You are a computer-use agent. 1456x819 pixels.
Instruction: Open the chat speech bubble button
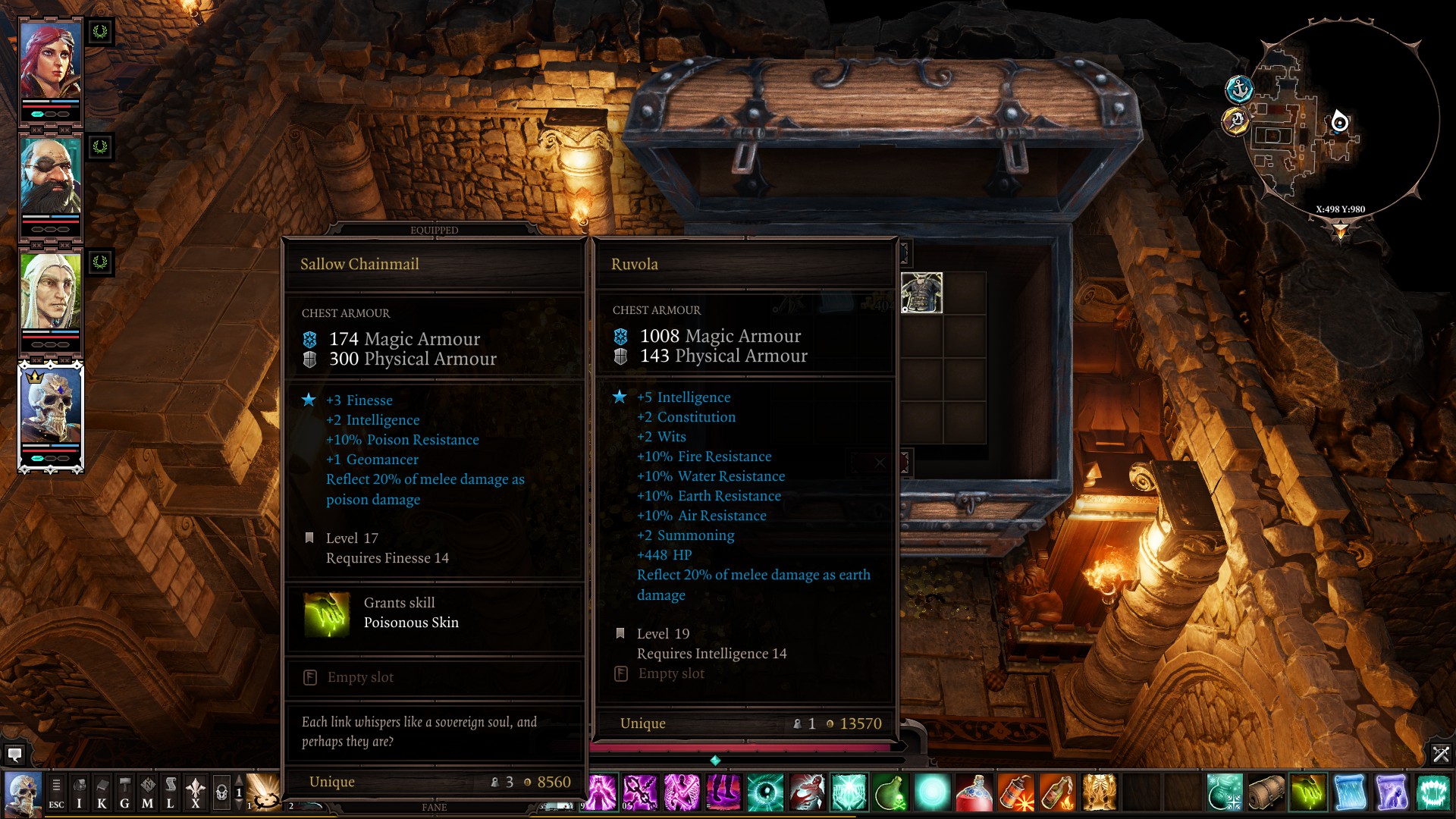pos(14,755)
